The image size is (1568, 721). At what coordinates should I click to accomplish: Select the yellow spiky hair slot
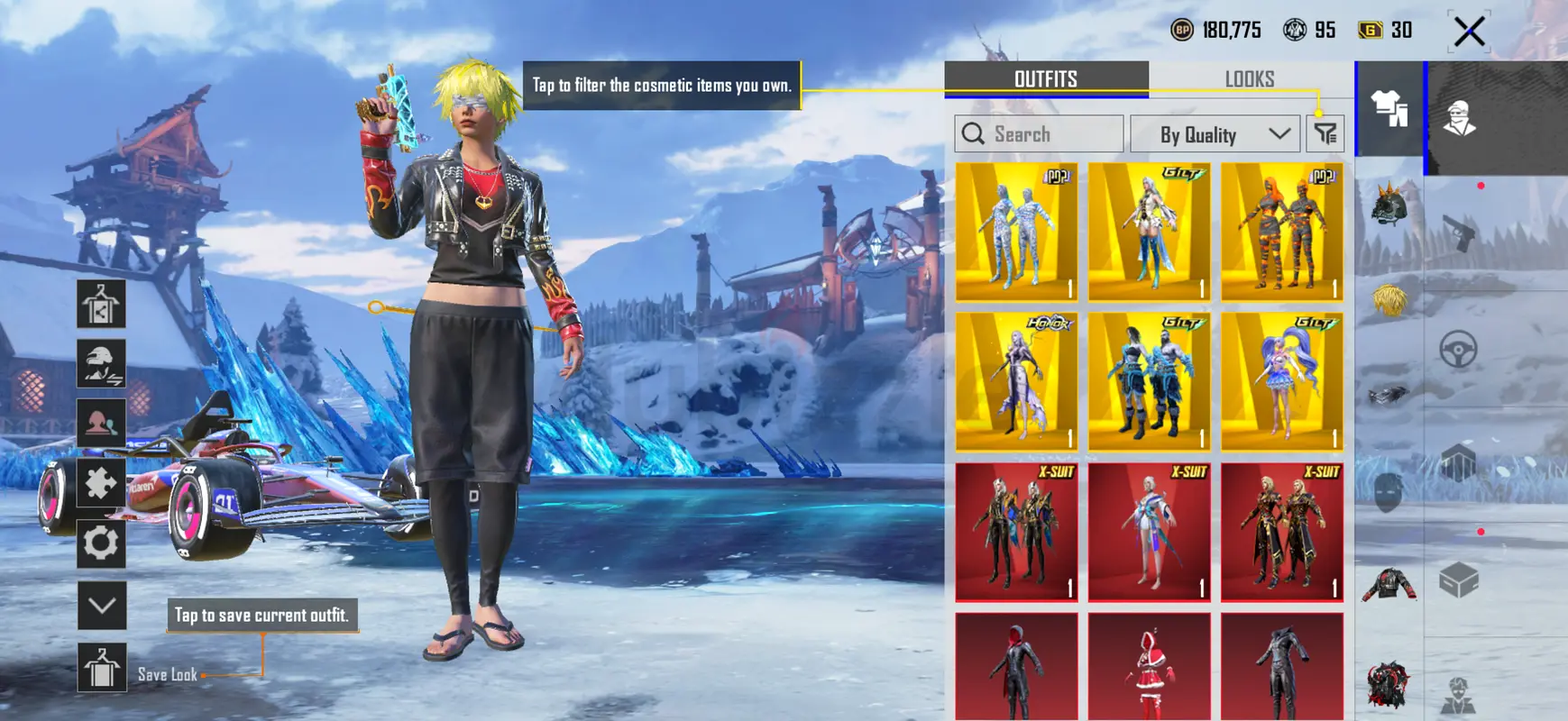pyautogui.click(x=1389, y=299)
